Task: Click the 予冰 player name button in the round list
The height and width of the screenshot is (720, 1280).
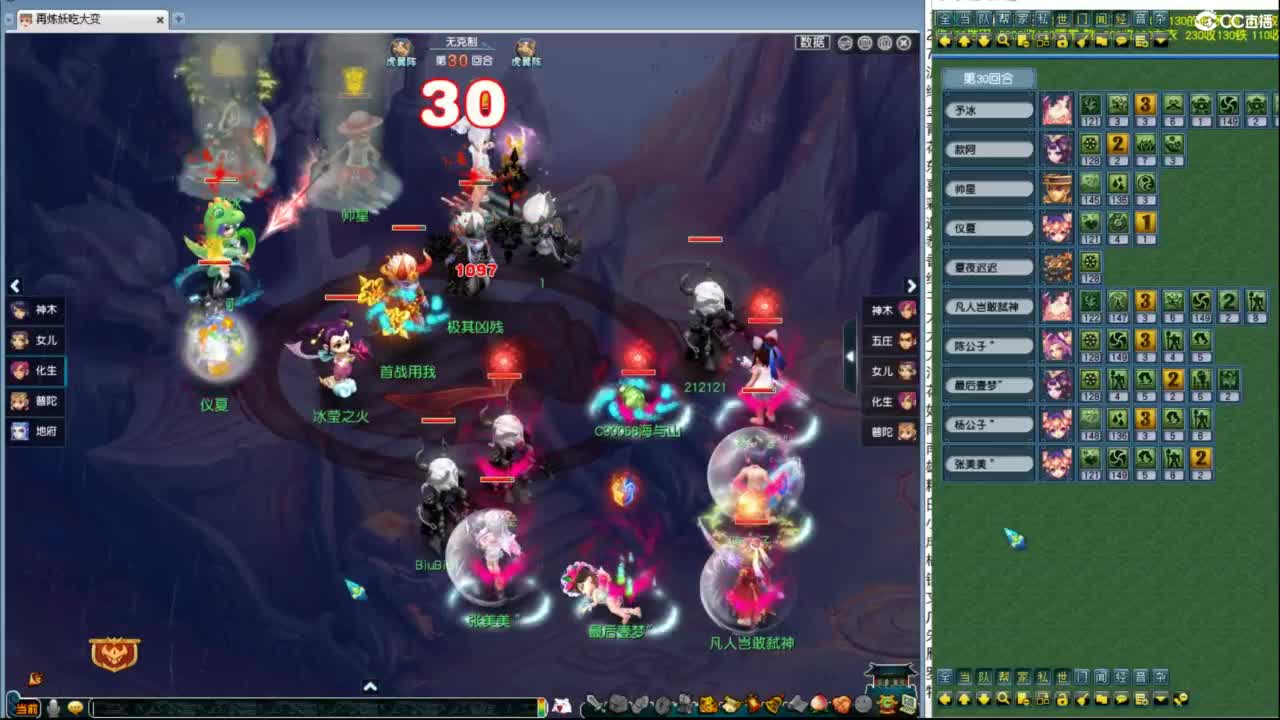Action: pyautogui.click(x=988, y=108)
